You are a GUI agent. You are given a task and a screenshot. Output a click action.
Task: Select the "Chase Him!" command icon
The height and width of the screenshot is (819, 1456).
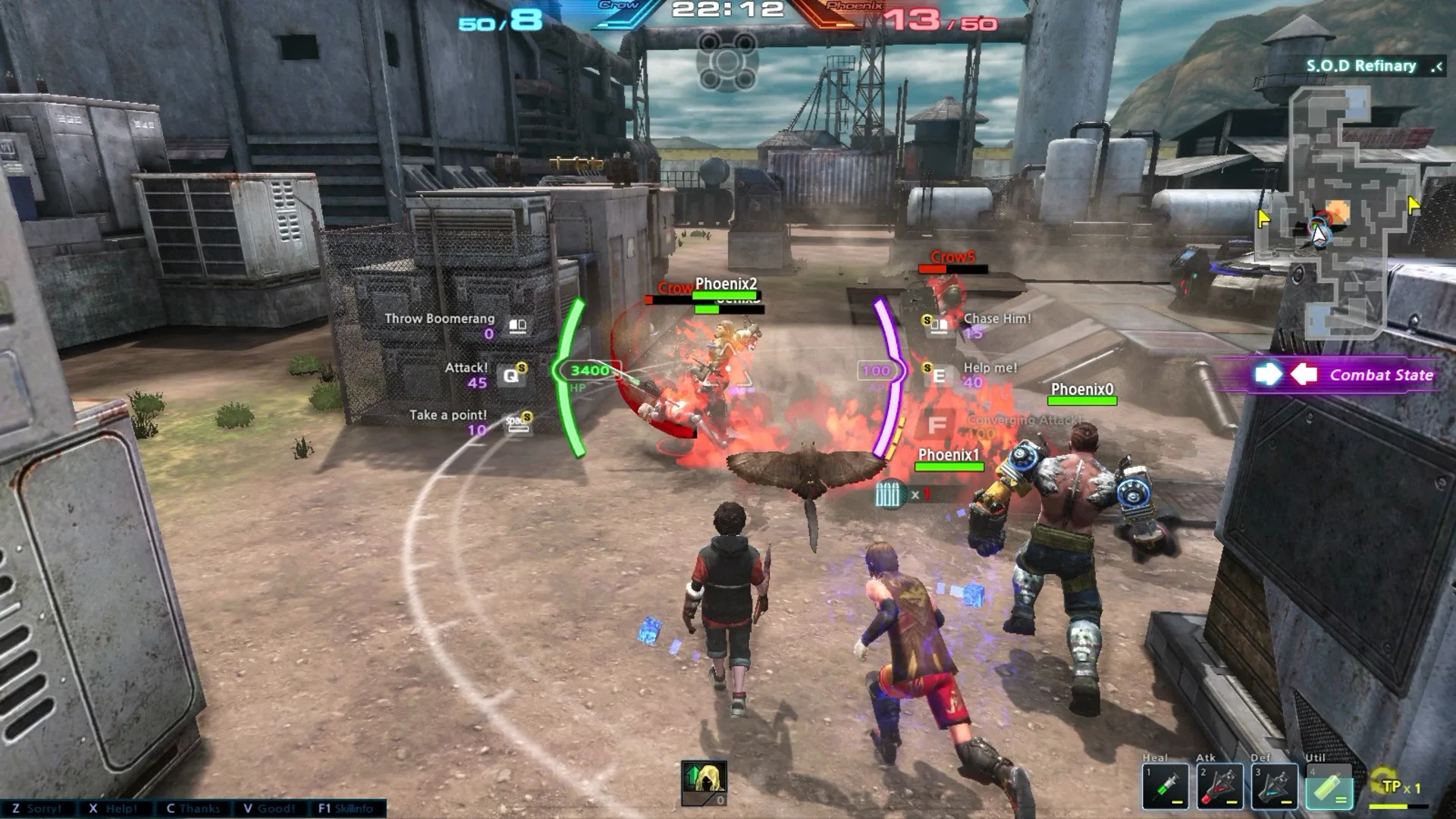[938, 326]
